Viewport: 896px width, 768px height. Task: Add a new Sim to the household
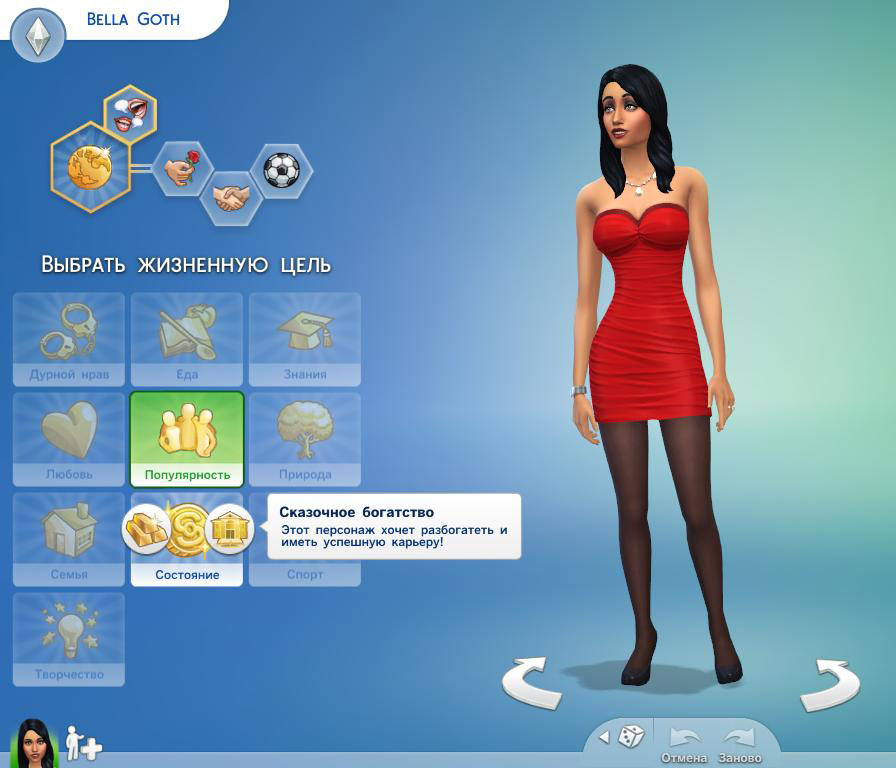pos(83,743)
